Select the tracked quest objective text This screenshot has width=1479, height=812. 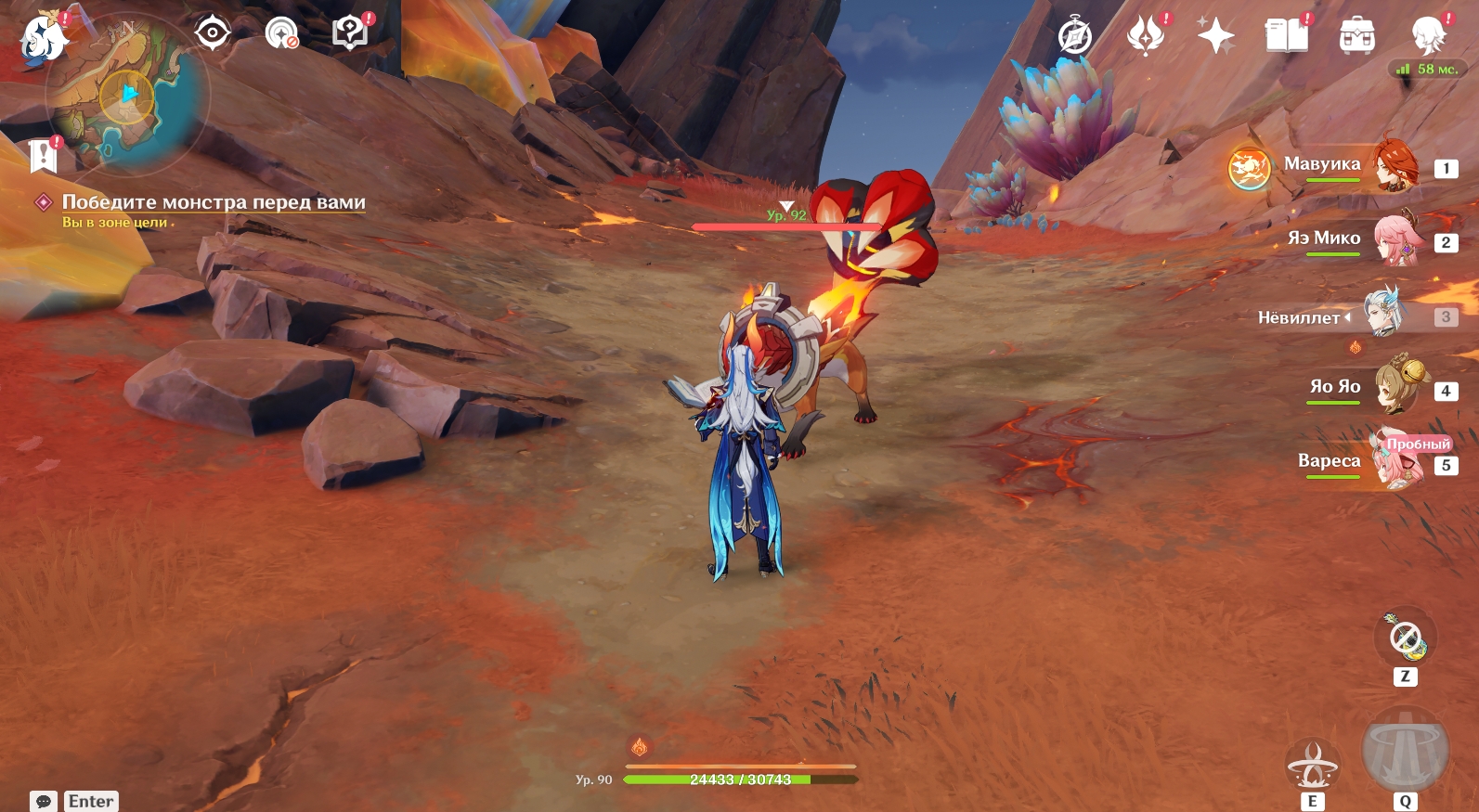tap(214, 202)
